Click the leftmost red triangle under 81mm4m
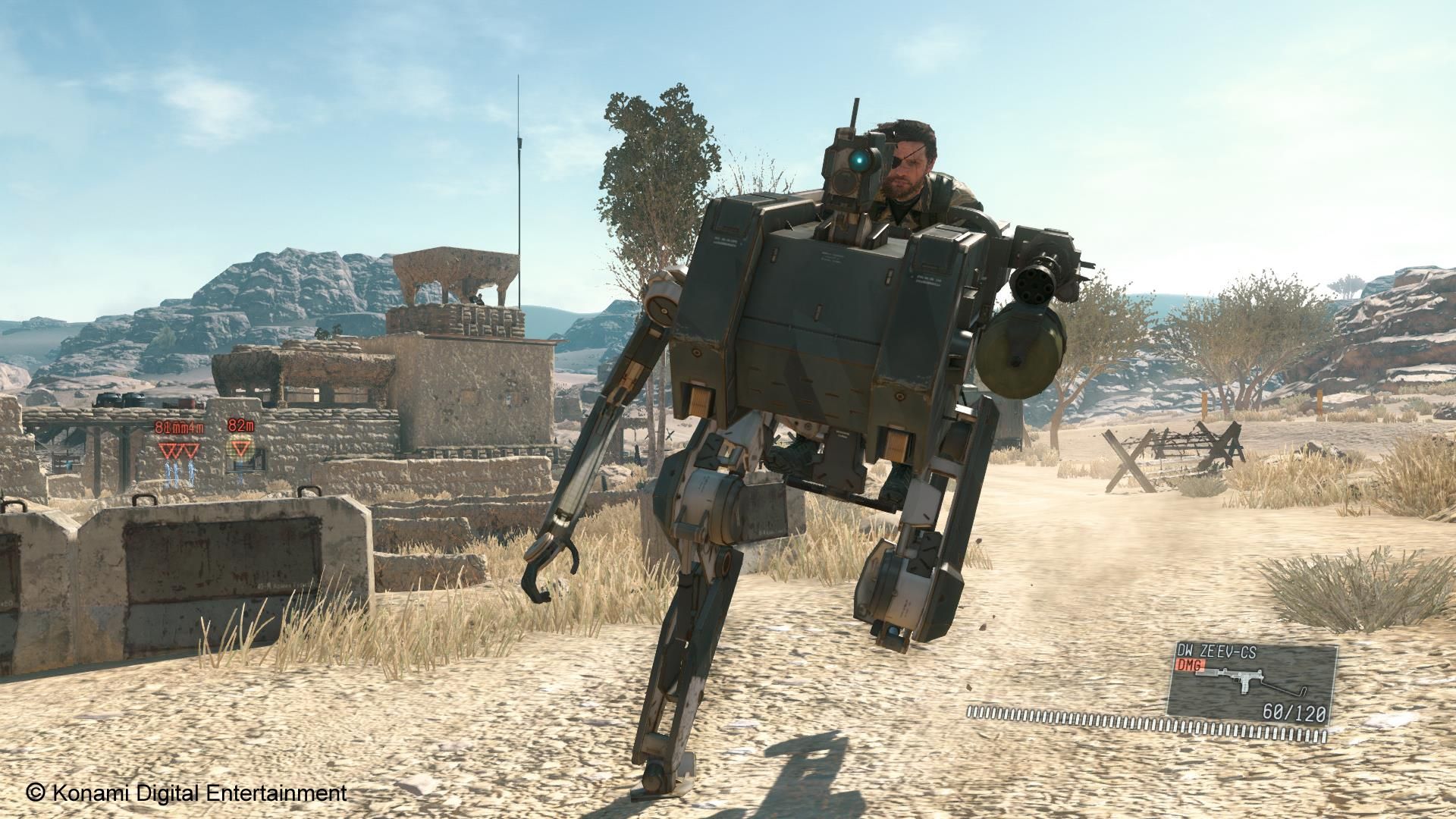Viewport: 1456px width, 819px height. [166, 450]
